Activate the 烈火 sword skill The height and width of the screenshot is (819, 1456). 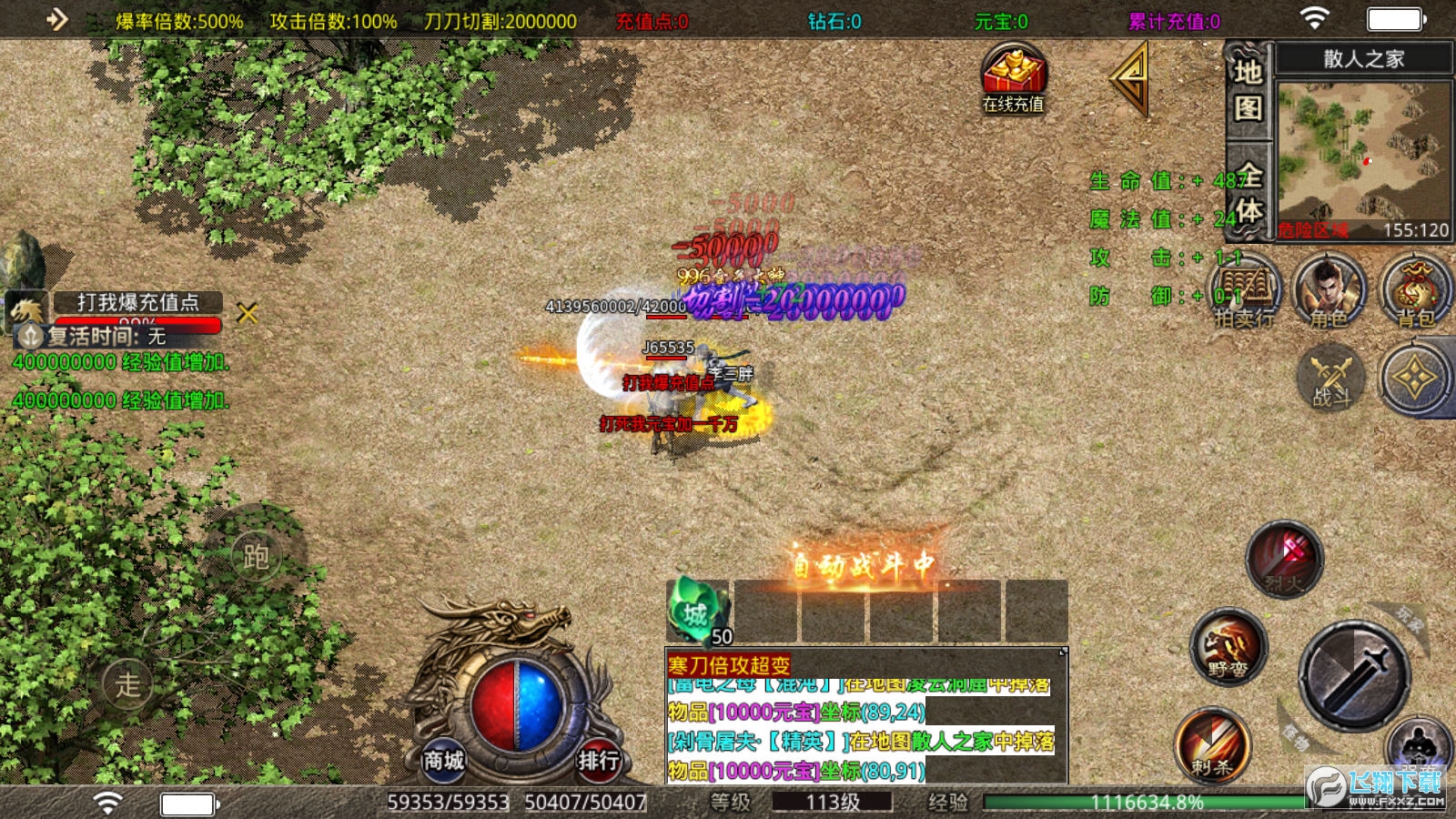click(1284, 559)
